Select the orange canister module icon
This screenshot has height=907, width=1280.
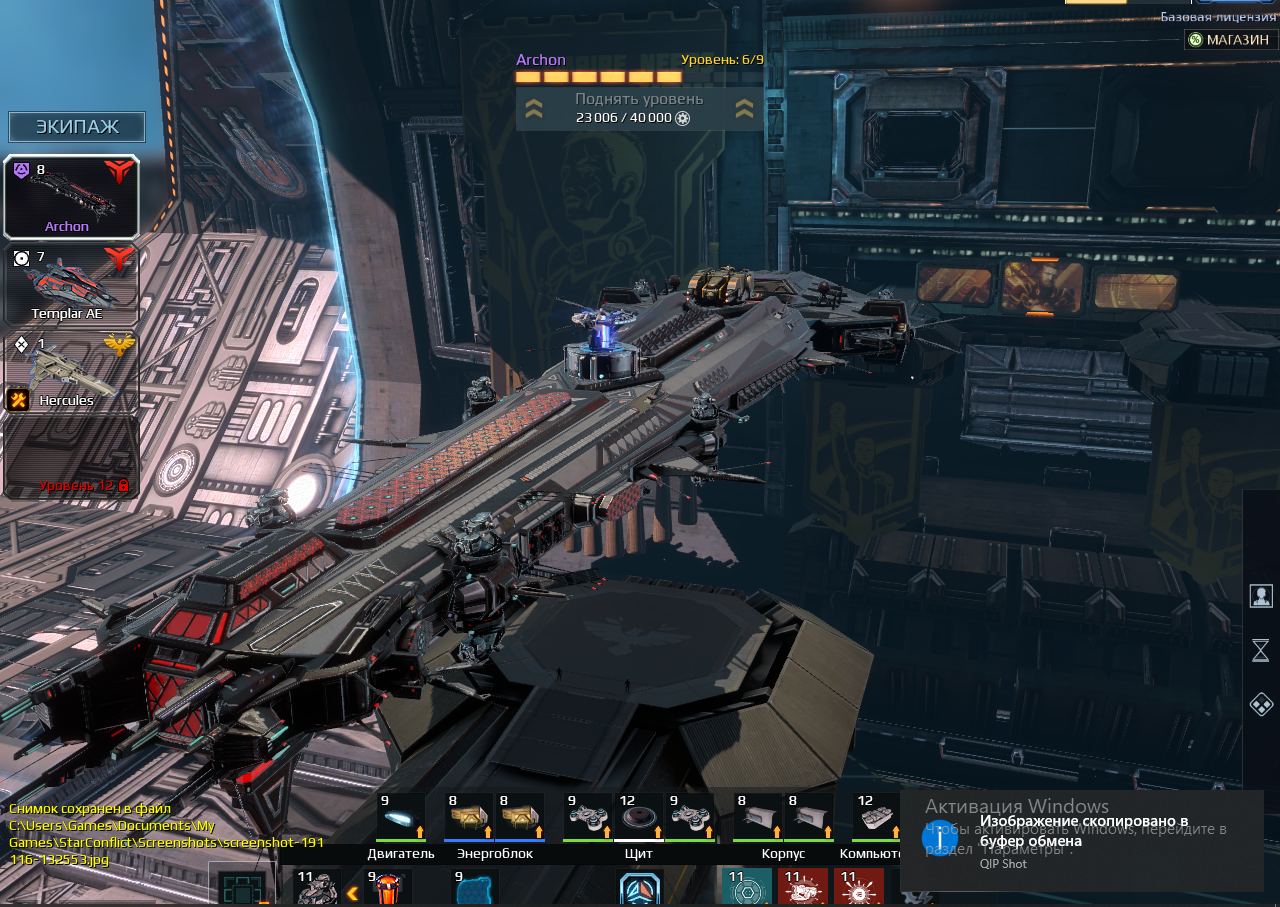click(x=388, y=888)
